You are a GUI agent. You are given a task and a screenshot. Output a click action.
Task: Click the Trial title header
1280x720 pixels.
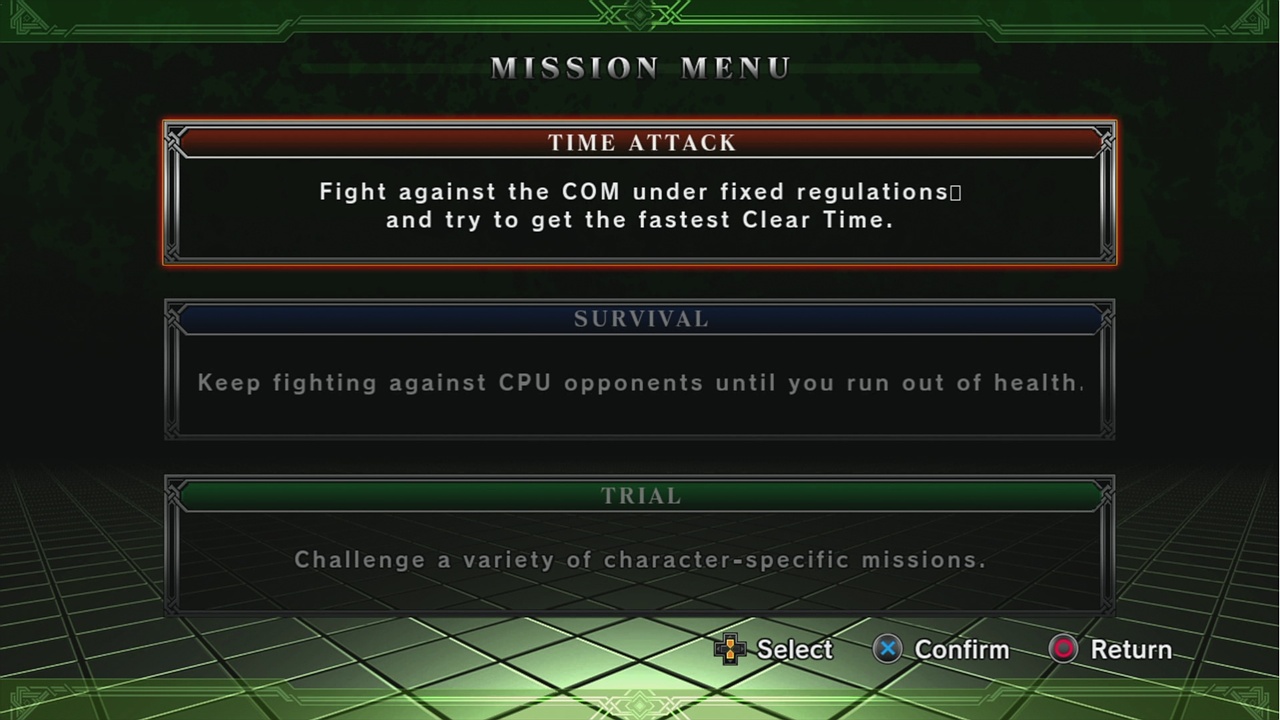640,495
